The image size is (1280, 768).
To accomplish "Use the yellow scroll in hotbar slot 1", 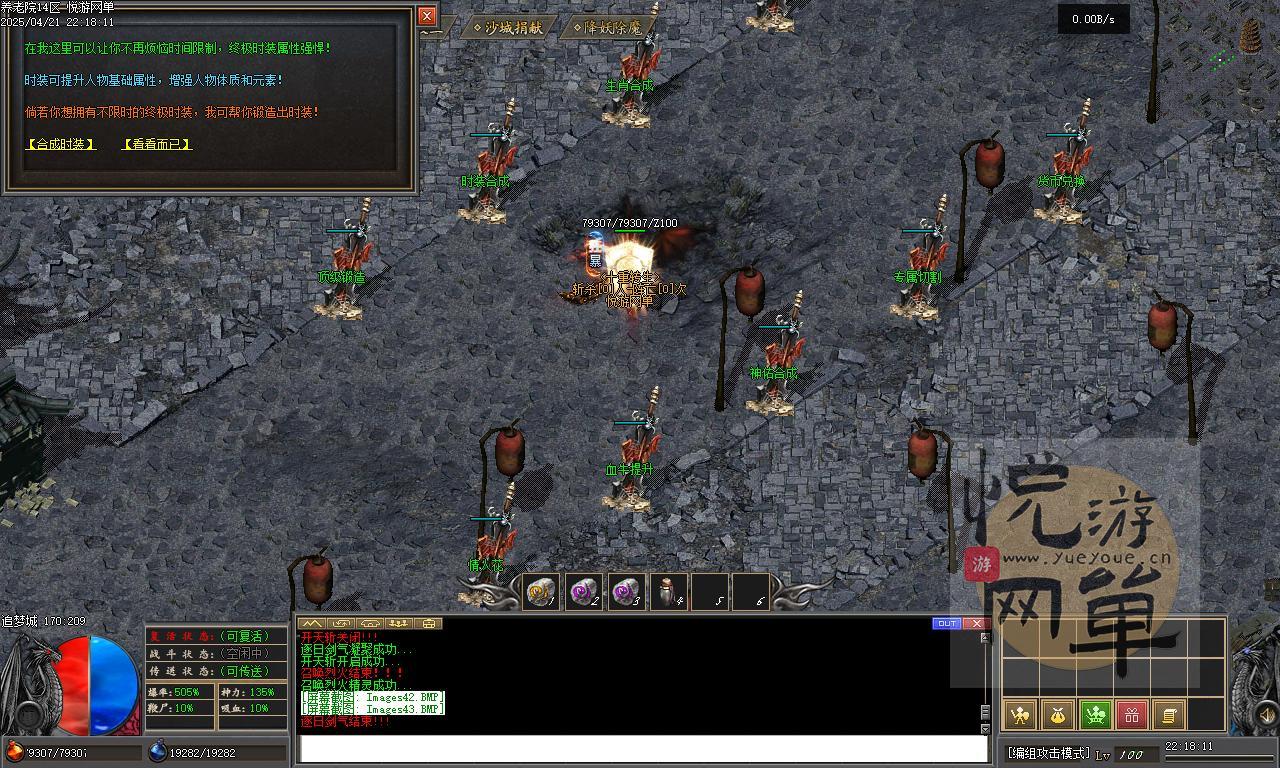I will [541, 592].
